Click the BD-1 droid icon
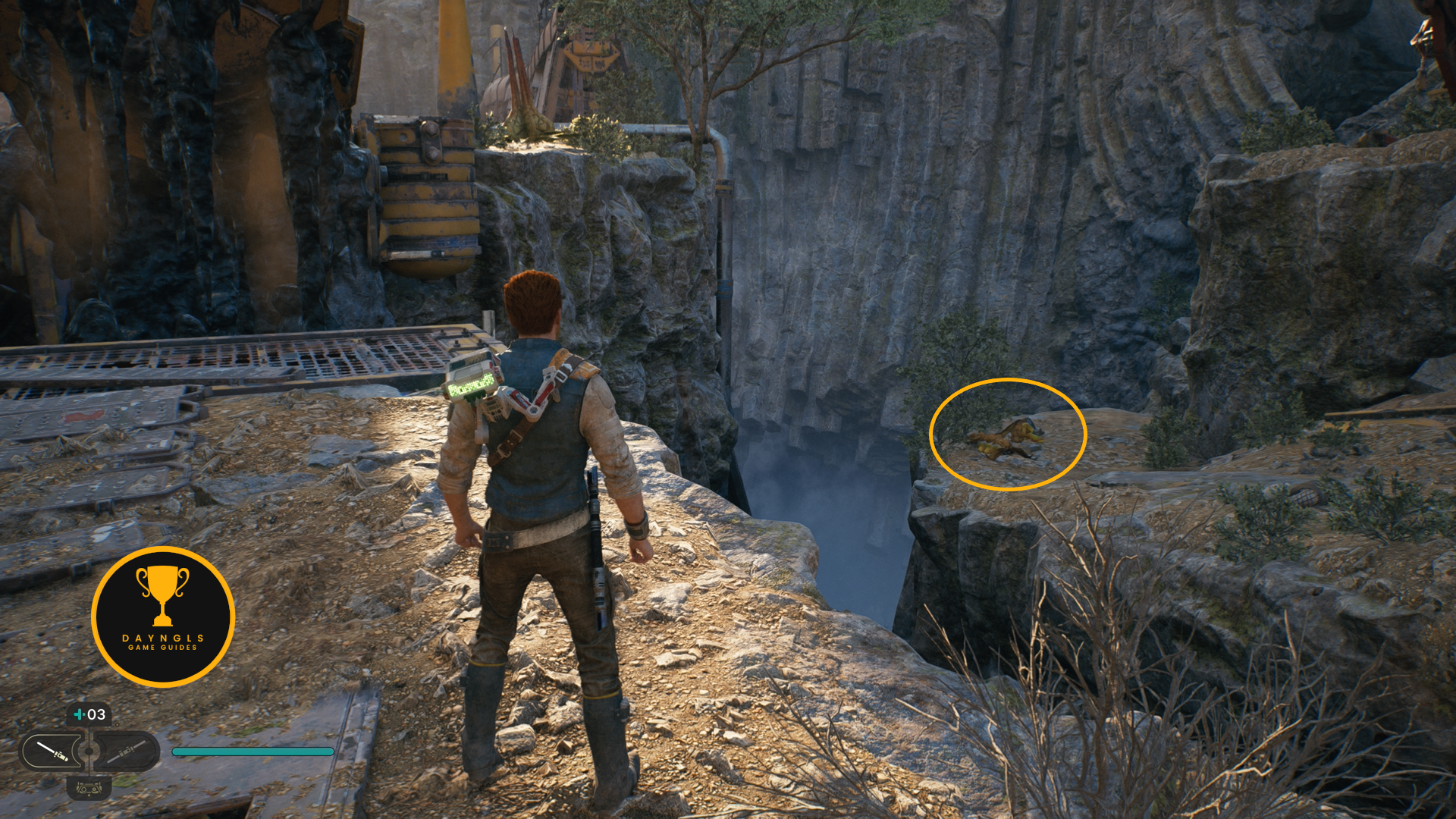 (x=89, y=788)
